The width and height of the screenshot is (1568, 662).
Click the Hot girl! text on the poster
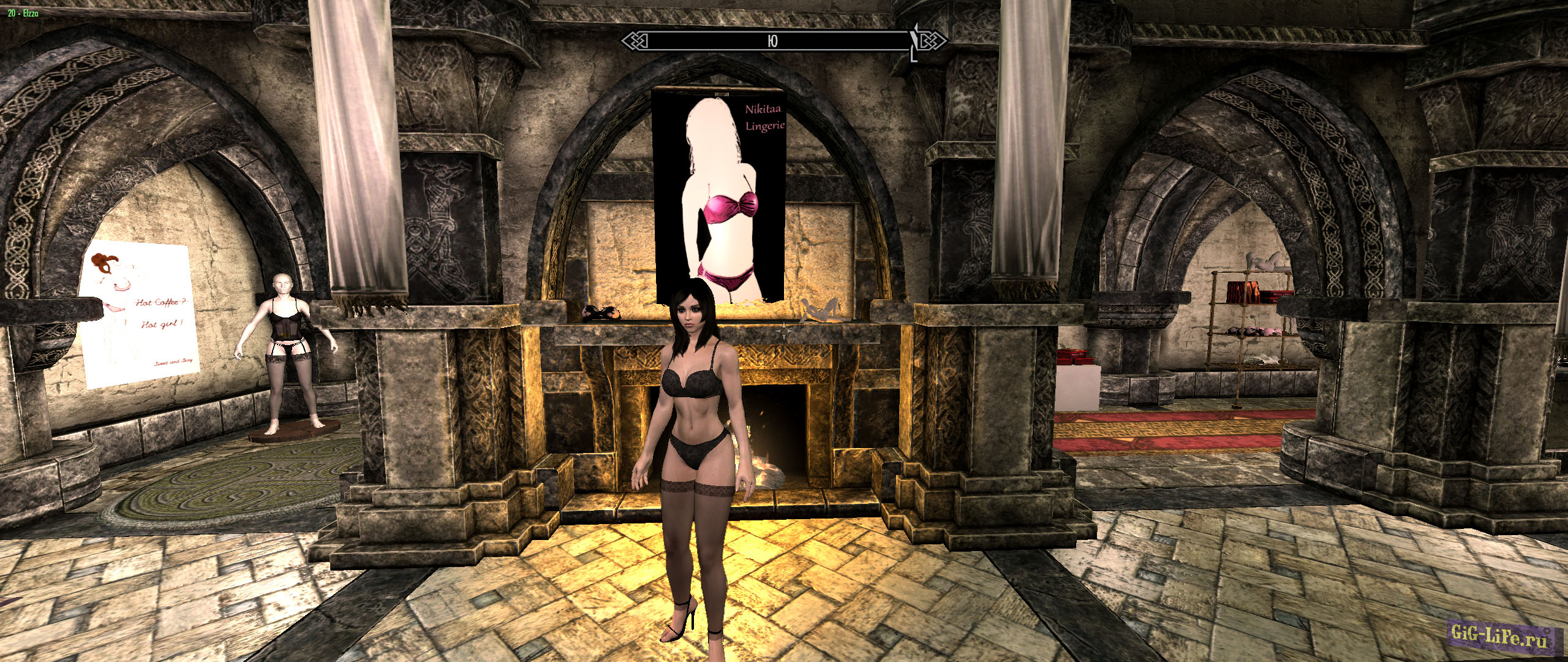161,324
